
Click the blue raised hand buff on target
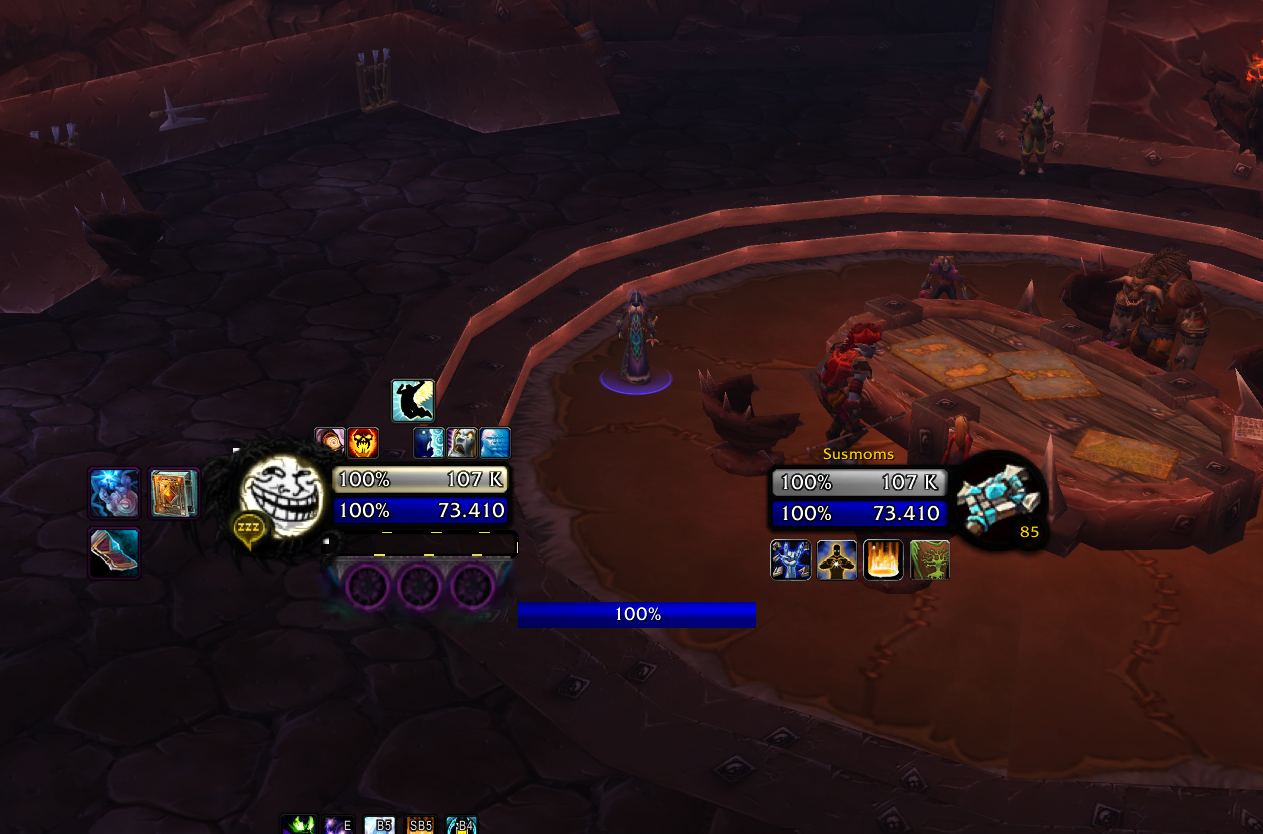point(790,560)
